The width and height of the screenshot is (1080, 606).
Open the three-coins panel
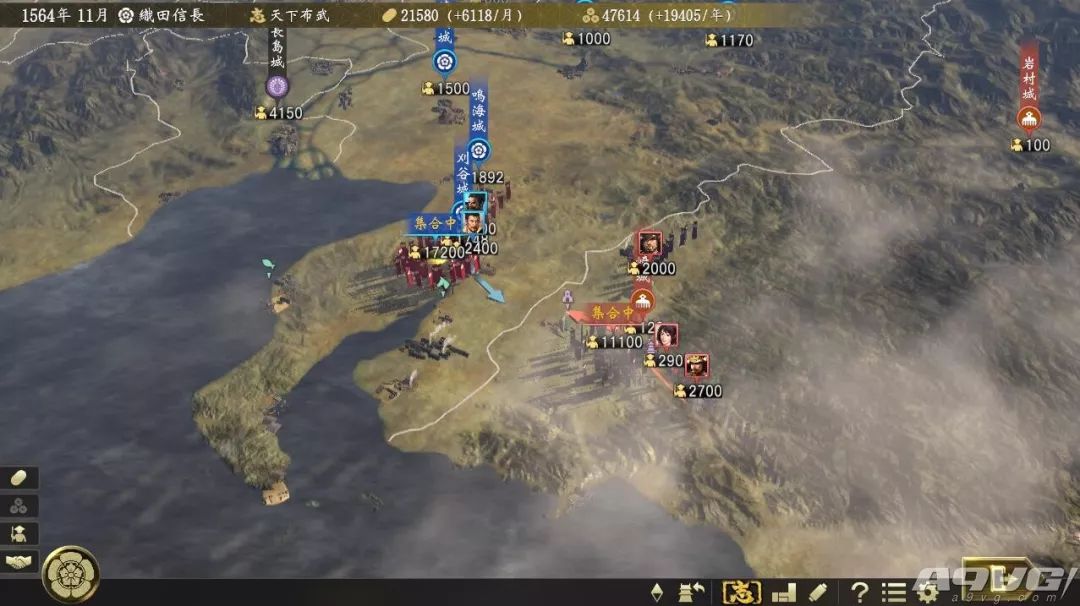[20, 506]
